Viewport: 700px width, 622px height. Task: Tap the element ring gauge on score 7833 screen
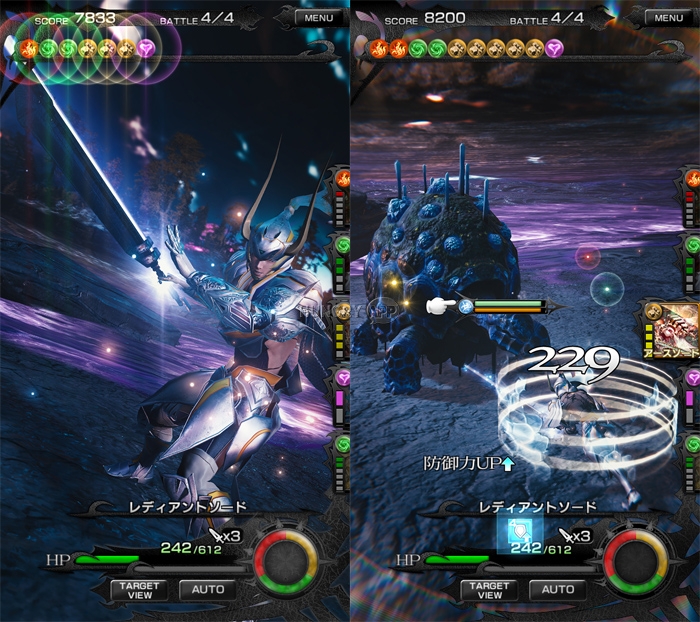click(x=288, y=560)
